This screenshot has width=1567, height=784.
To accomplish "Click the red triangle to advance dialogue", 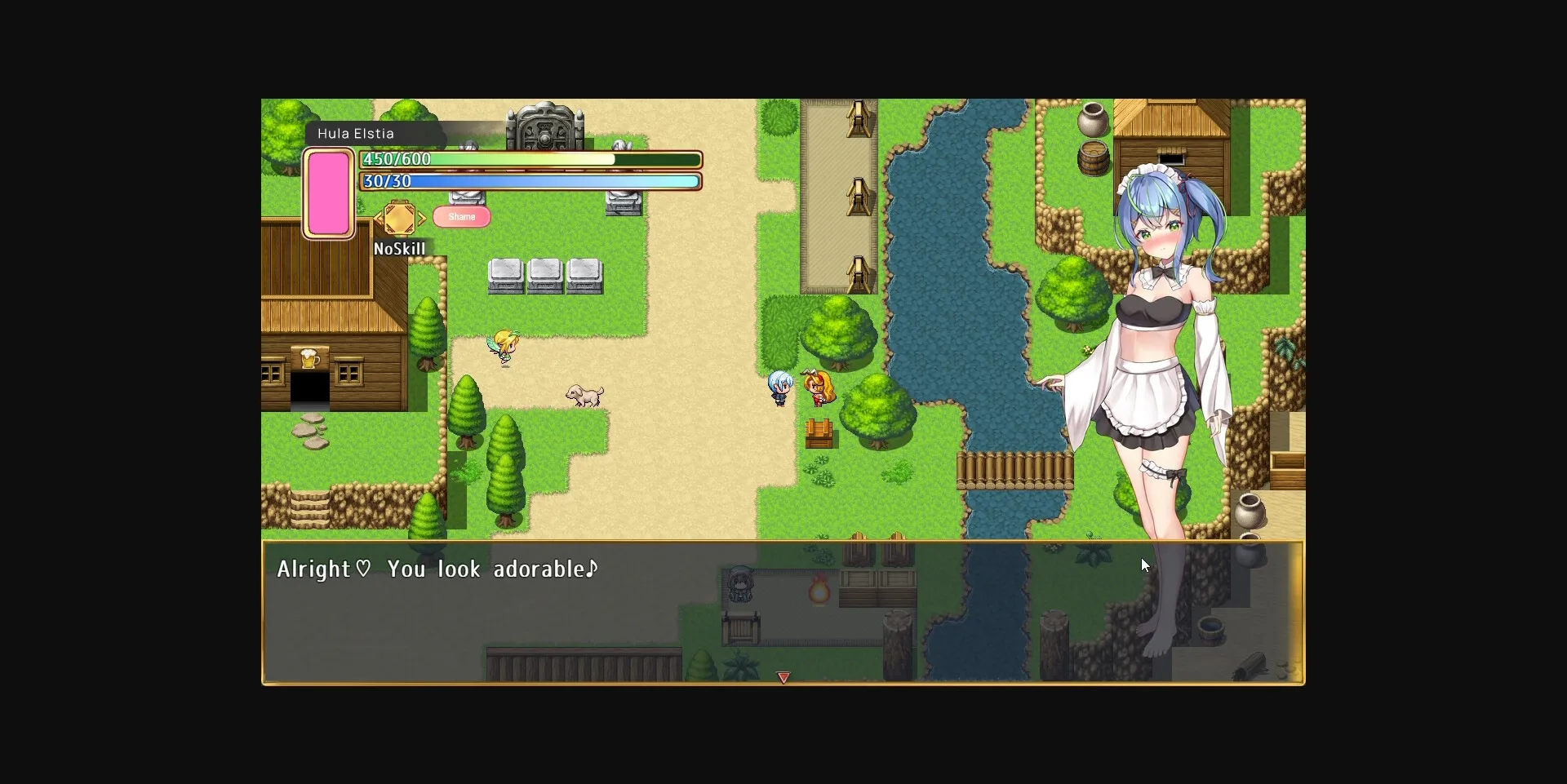I will coord(783,677).
